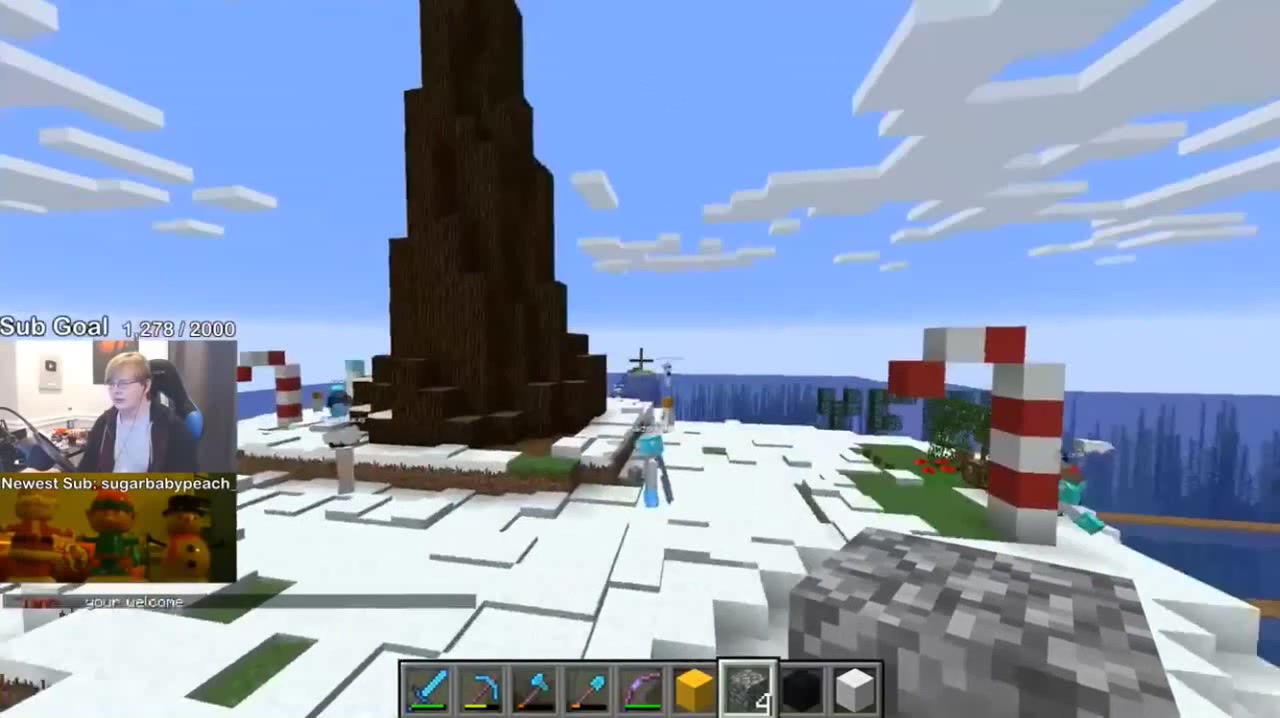This screenshot has height=718, width=1280.
Task: Switch to the white block slot
Action: (854, 690)
